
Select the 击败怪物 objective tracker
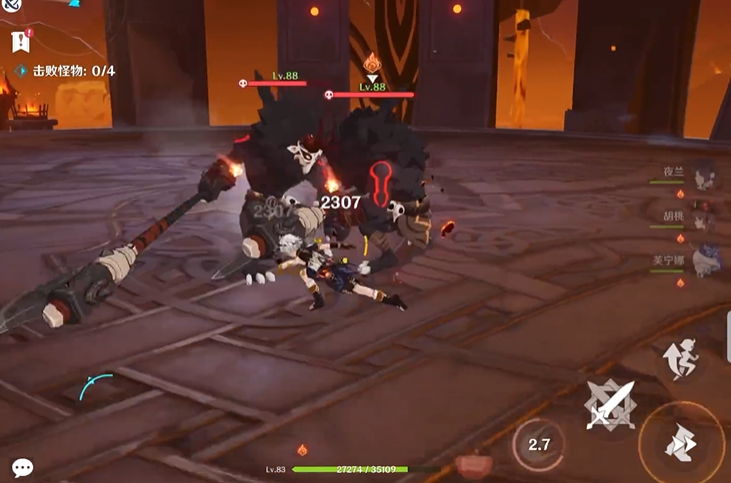pyautogui.click(x=66, y=71)
